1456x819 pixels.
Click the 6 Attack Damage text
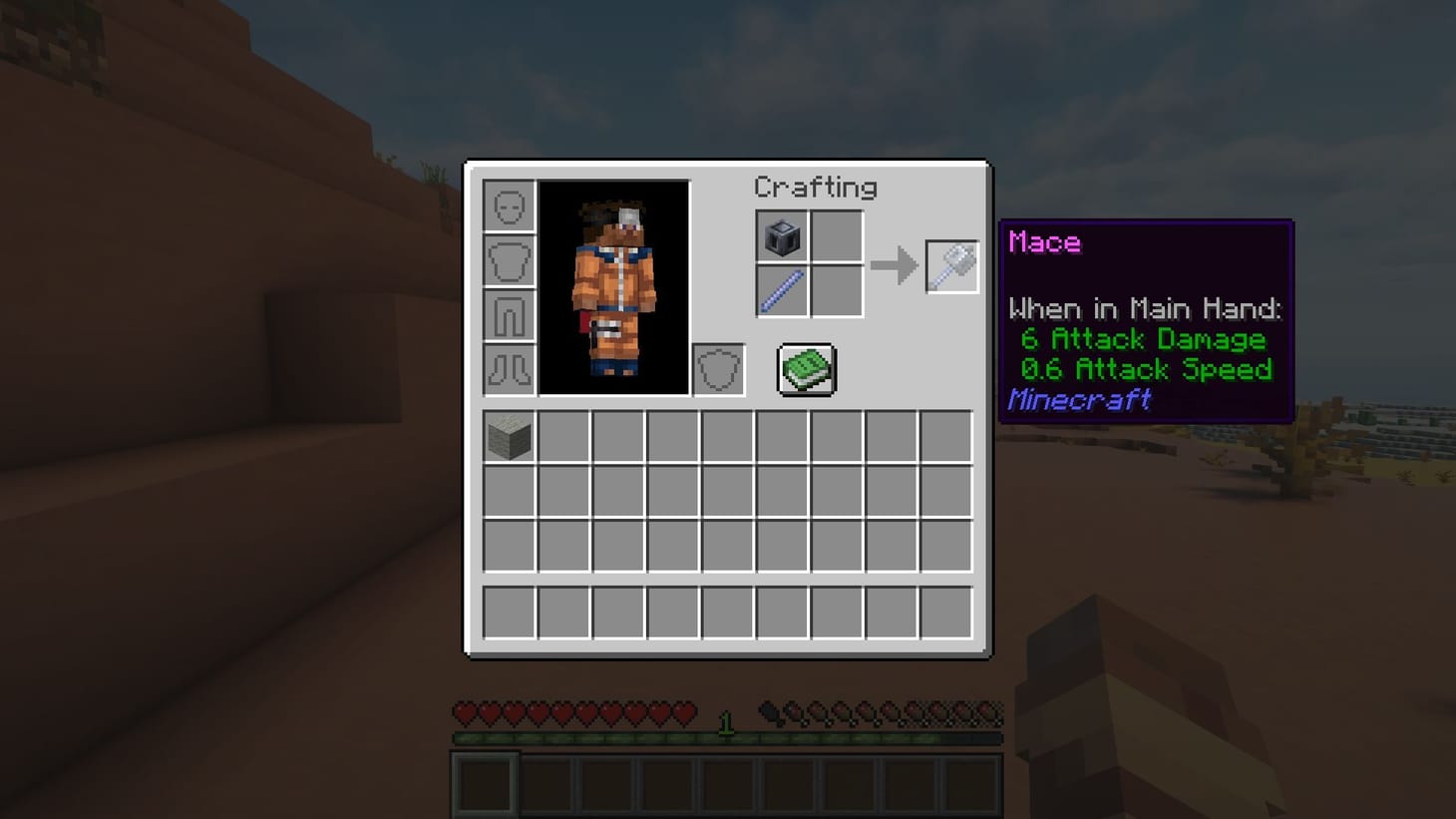pos(1144,339)
